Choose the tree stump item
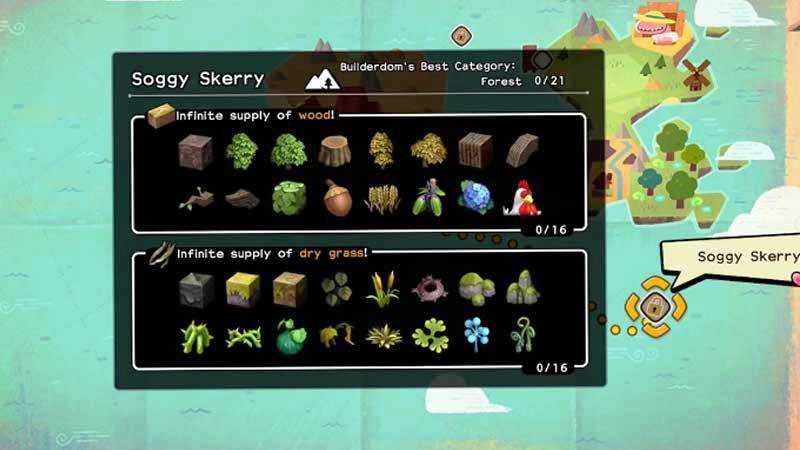This screenshot has height=450, width=800. coord(337,151)
